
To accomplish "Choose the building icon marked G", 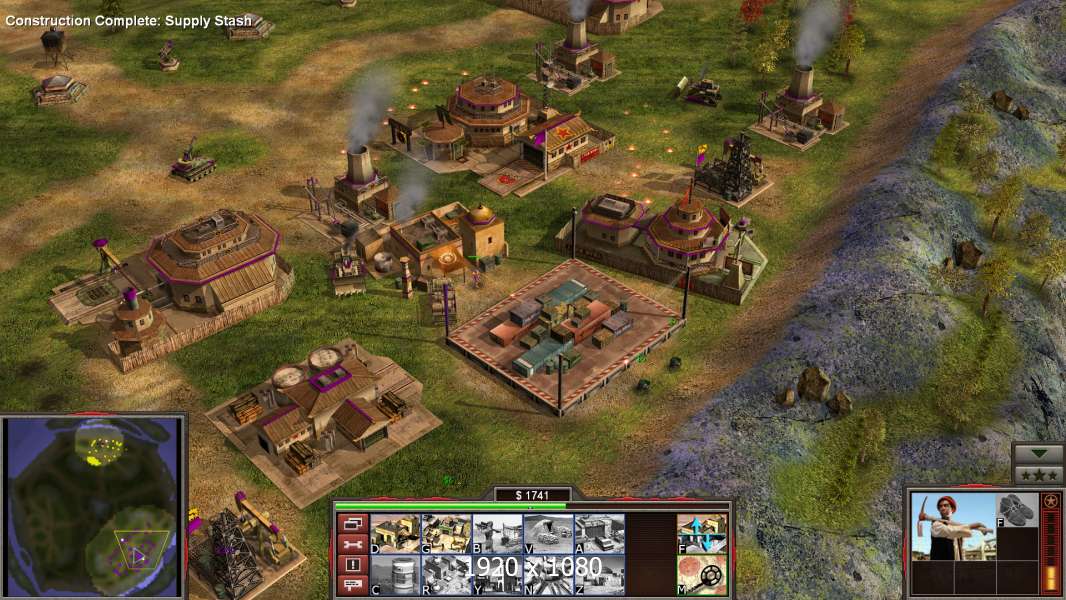I will click(446, 533).
